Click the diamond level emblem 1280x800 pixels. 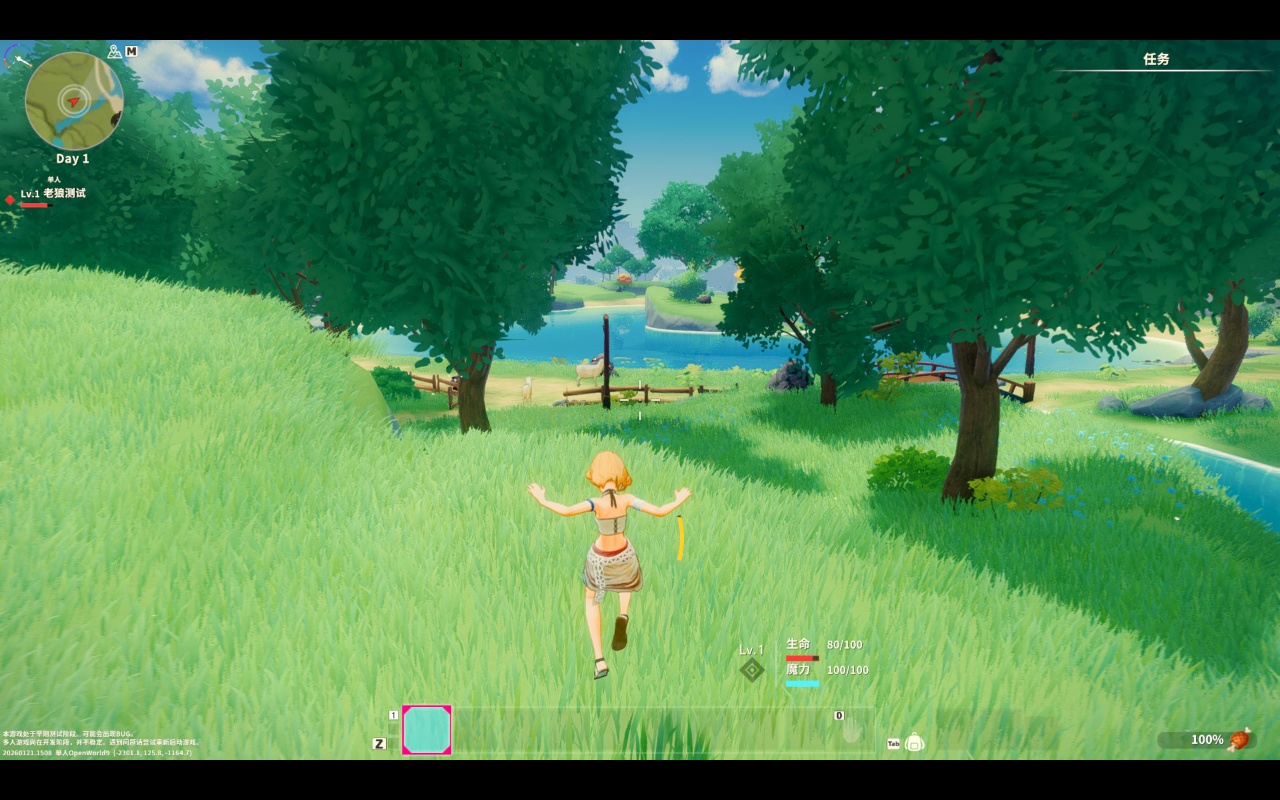point(751,669)
